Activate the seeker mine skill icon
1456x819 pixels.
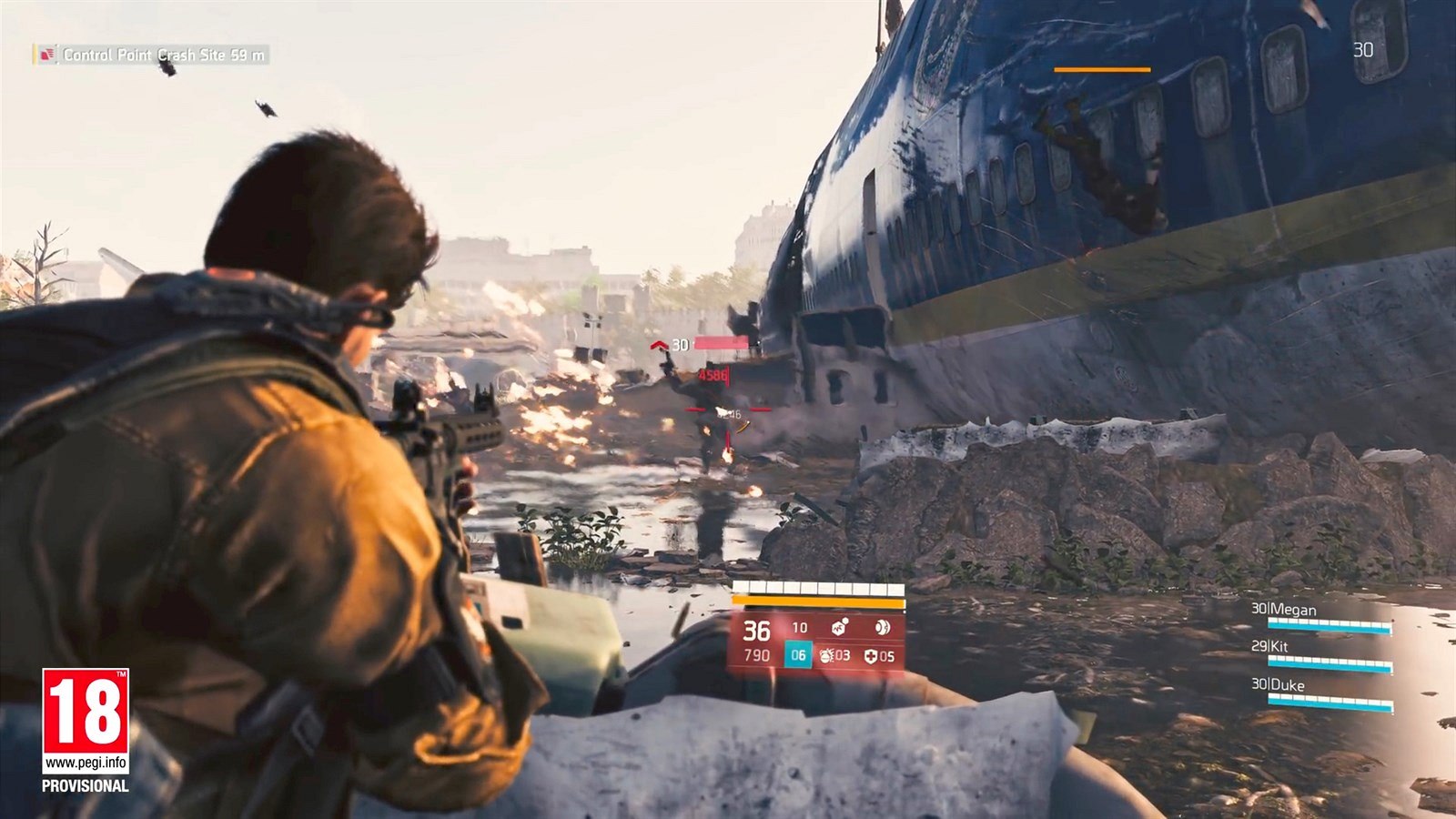839,627
